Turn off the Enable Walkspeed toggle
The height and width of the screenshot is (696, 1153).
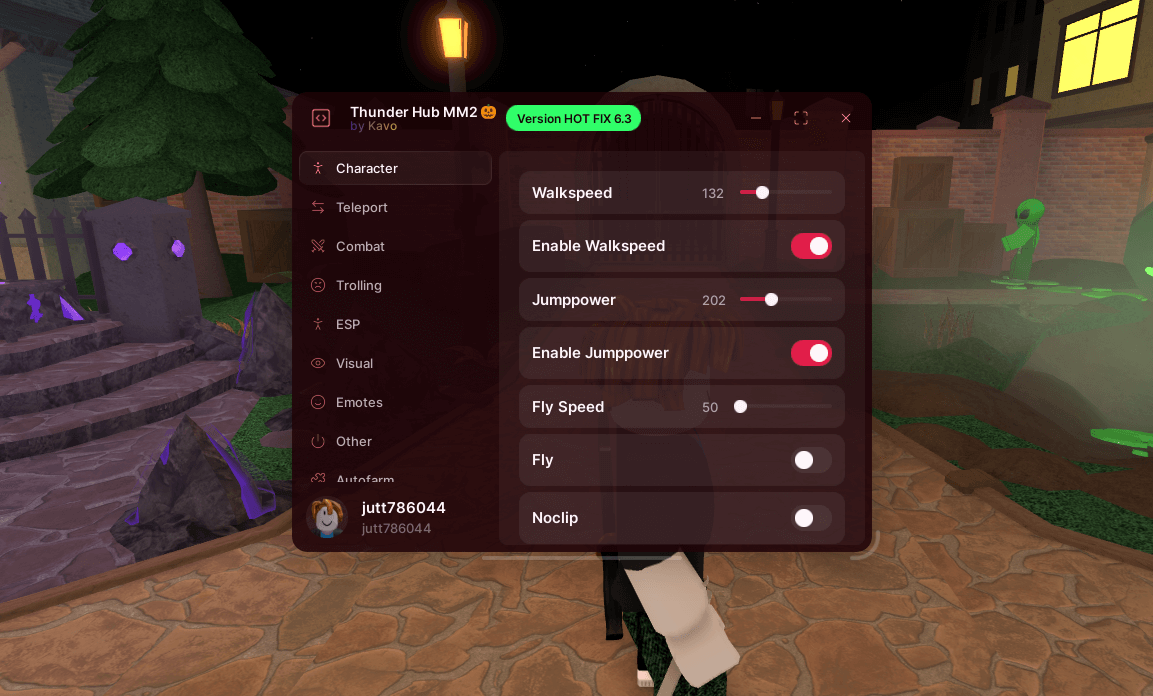(x=811, y=246)
